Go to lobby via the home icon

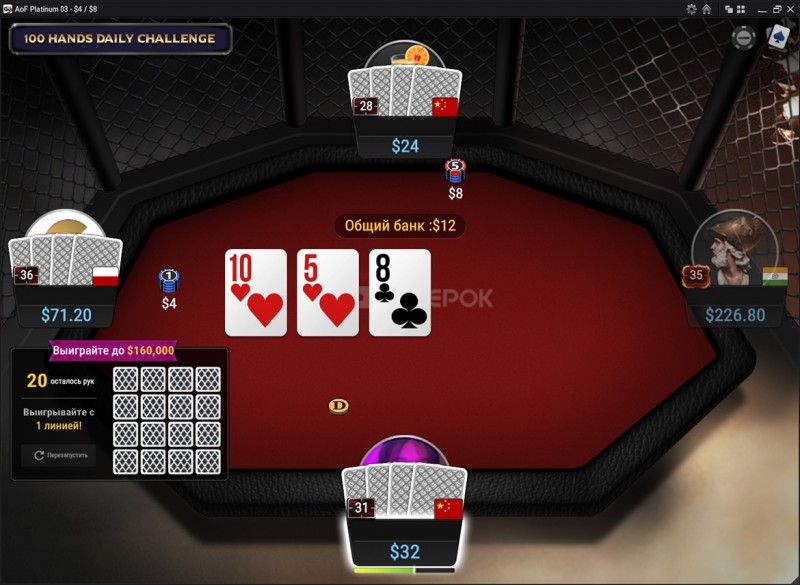click(706, 9)
